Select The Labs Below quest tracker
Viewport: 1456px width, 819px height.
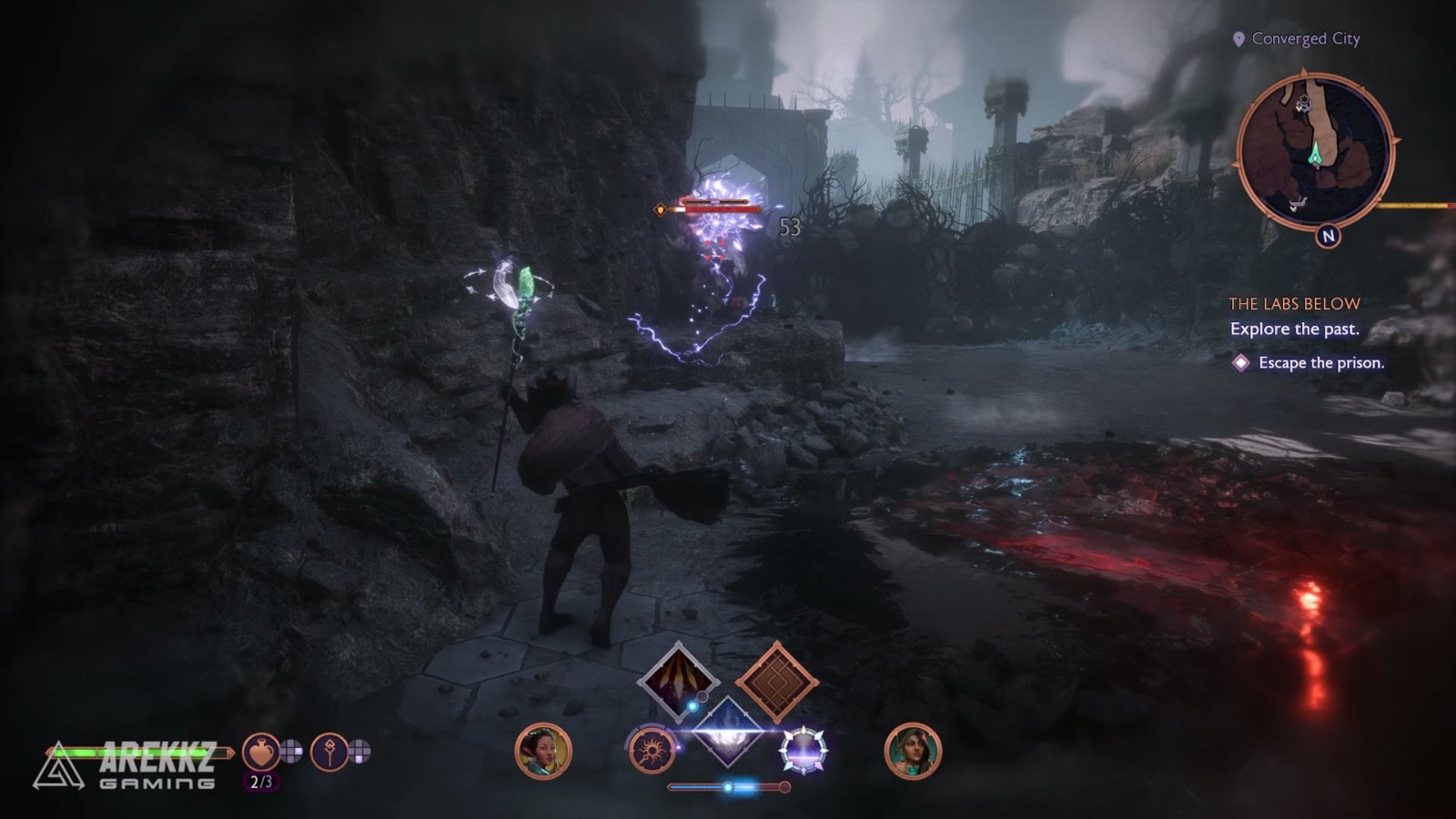tap(1294, 304)
